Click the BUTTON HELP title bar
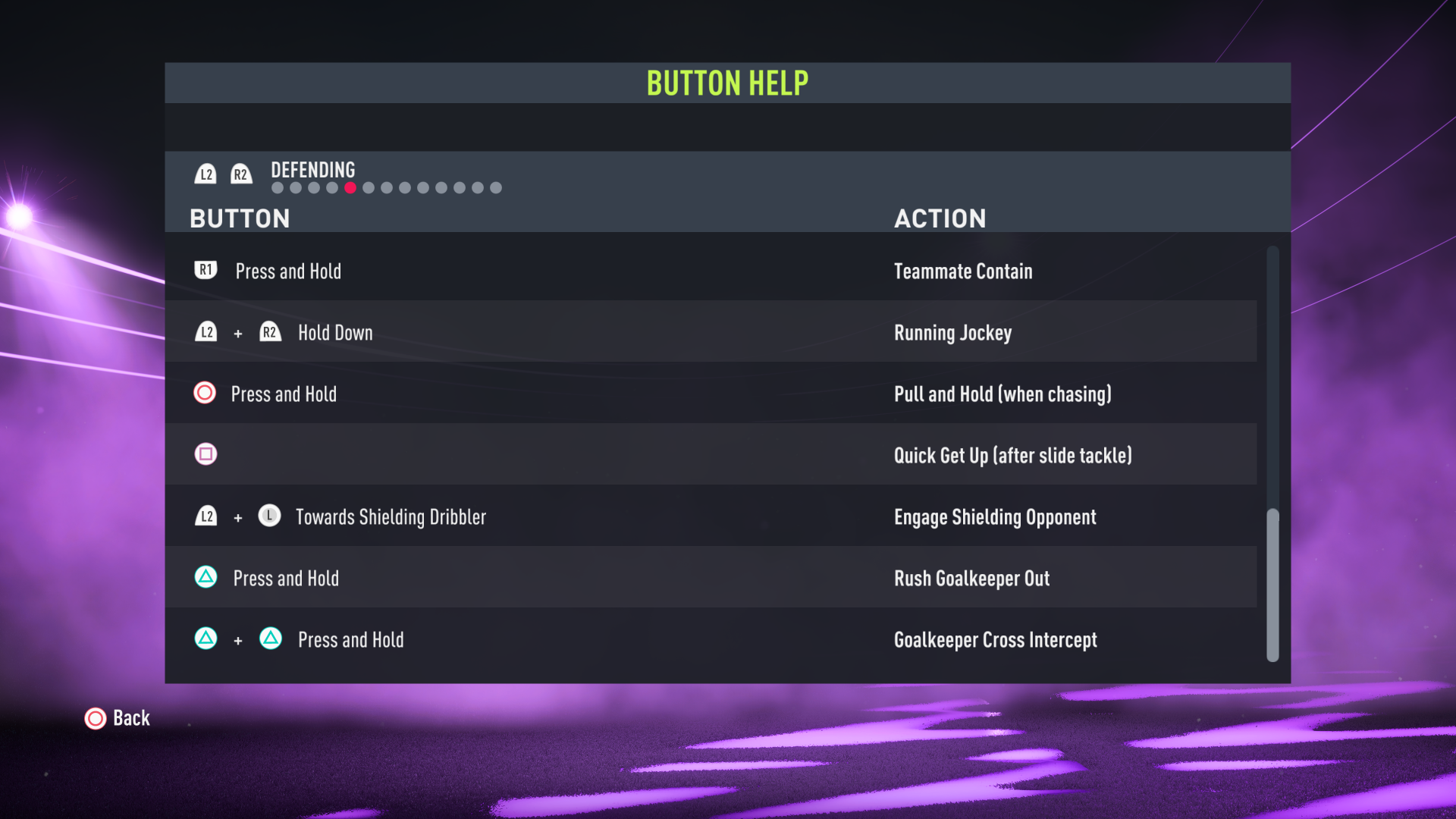Image resolution: width=1456 pixels, height=819 pixels. point(727,83)
